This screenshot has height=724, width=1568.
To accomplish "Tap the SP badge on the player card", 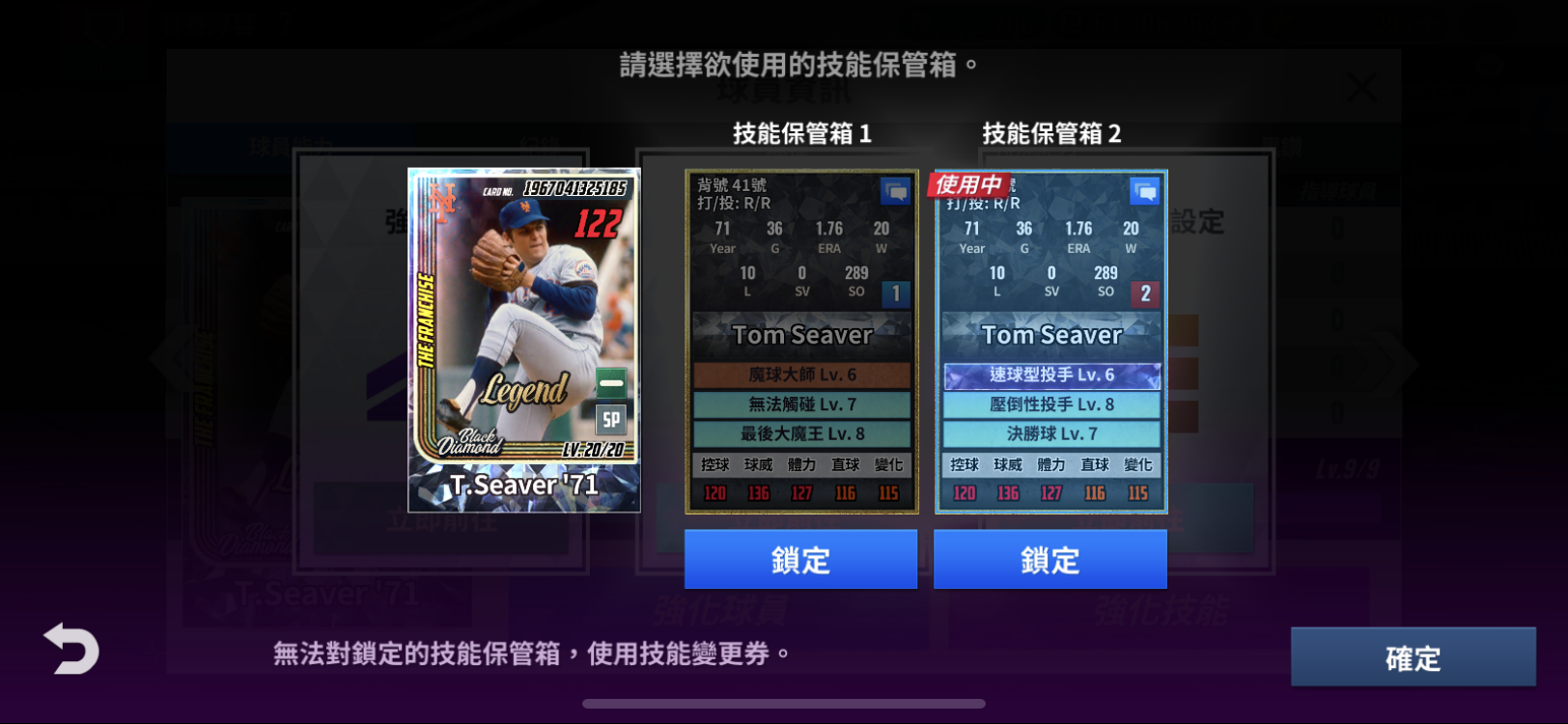I will [610, 420].
